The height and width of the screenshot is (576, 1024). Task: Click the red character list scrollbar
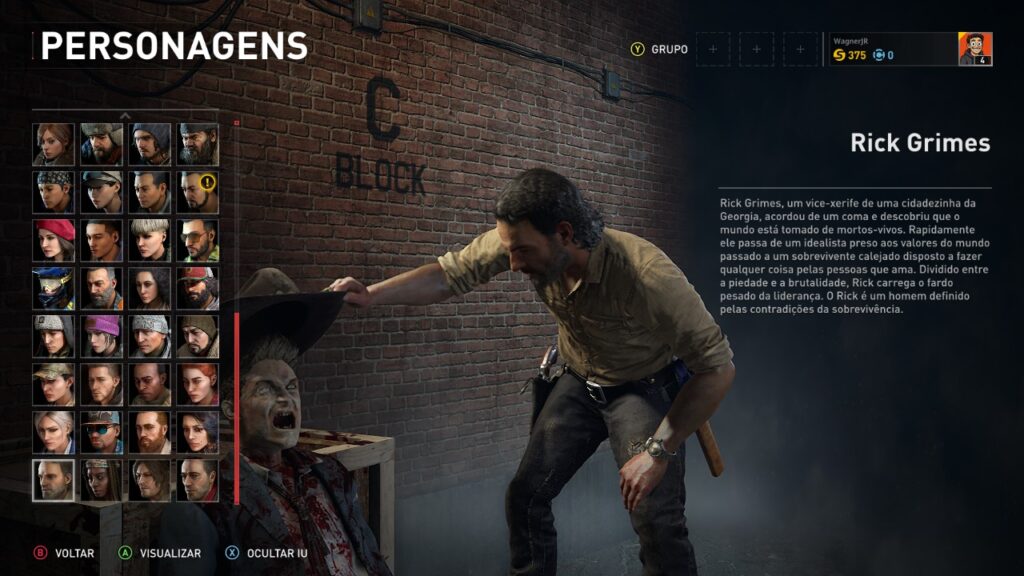tap(237, 408)
